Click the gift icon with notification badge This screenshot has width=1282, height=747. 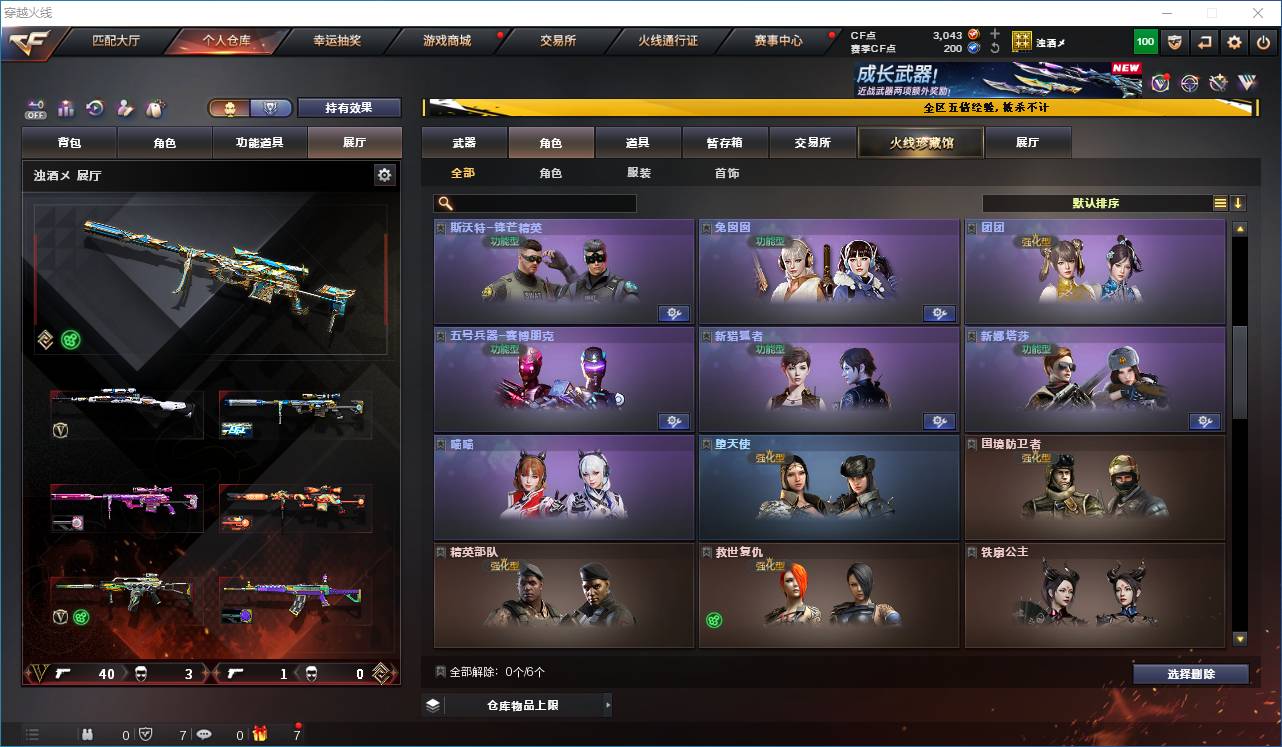point(263,734)
